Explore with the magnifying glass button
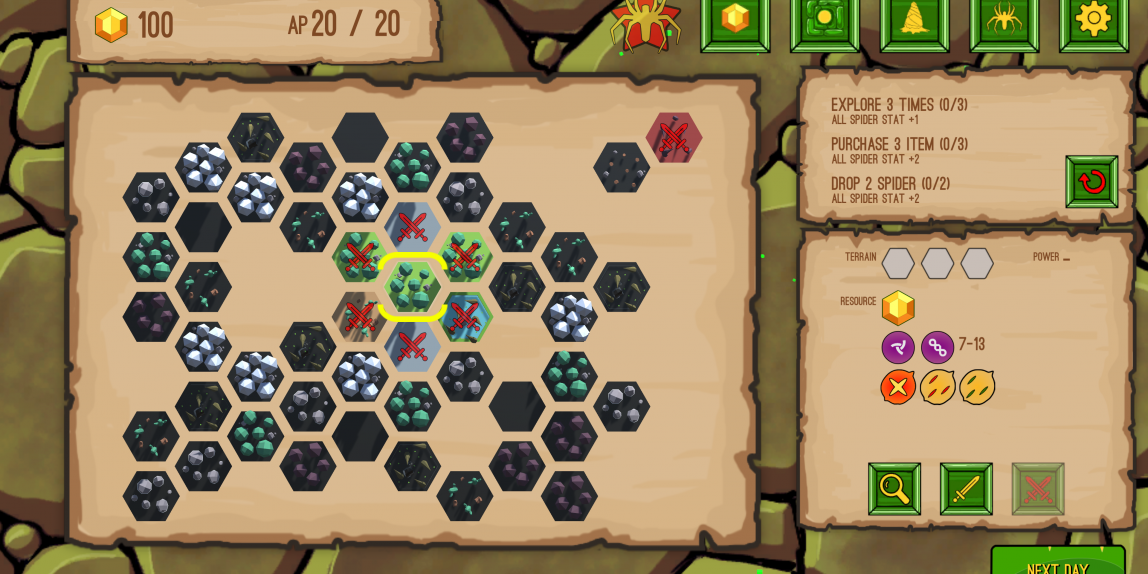Screen dimensions: 1148x574 point(894,489)
